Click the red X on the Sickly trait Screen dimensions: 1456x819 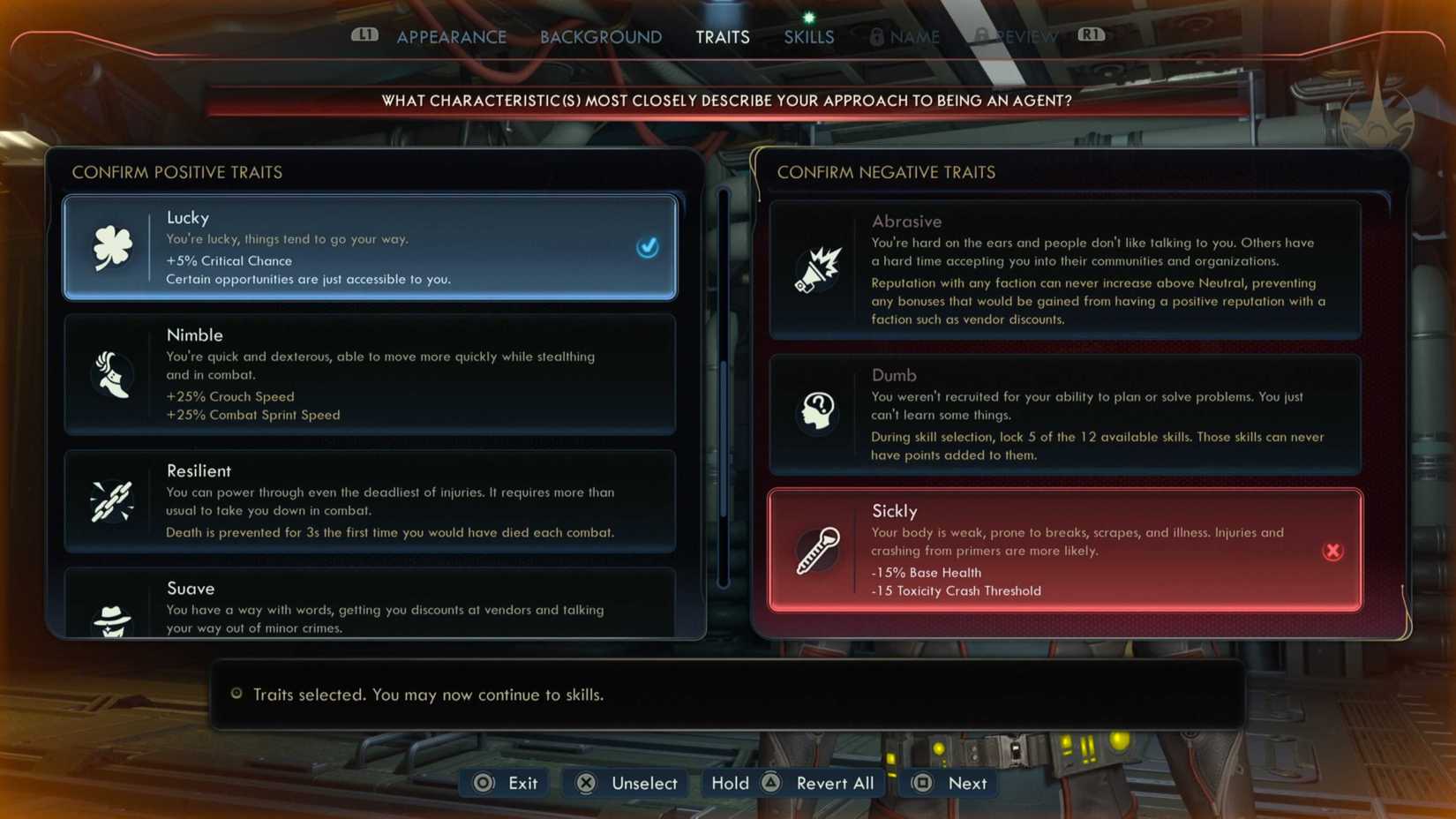click(1333, 551)
